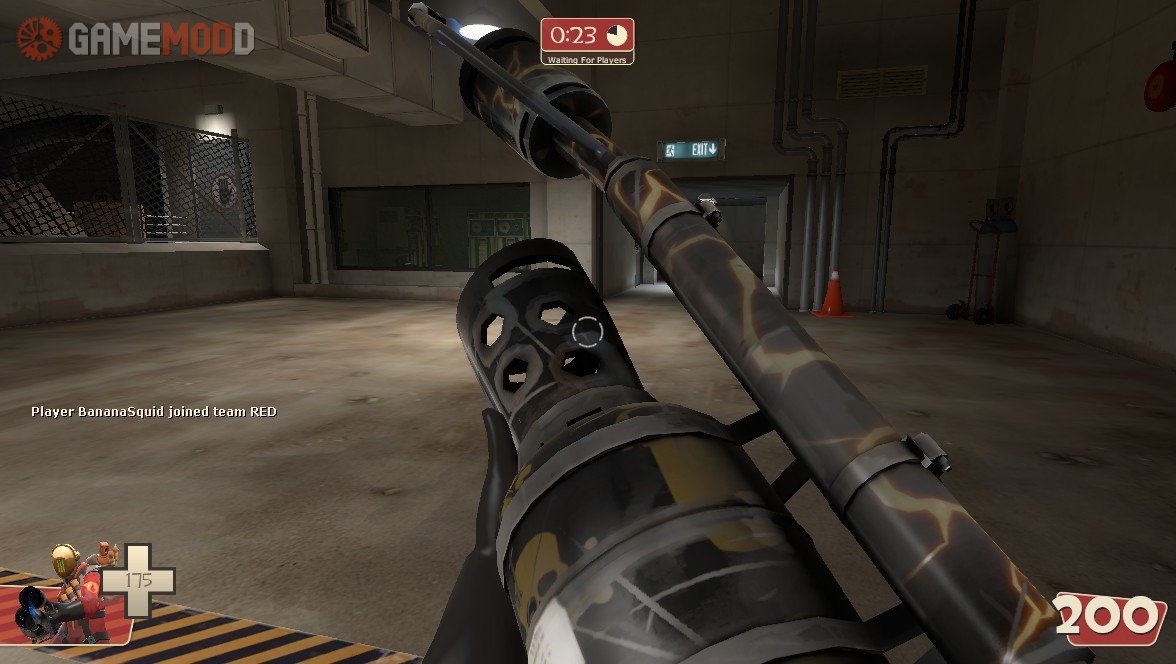Click the GameModd watermark logo
1176x664 pixels.
point(136,39)
